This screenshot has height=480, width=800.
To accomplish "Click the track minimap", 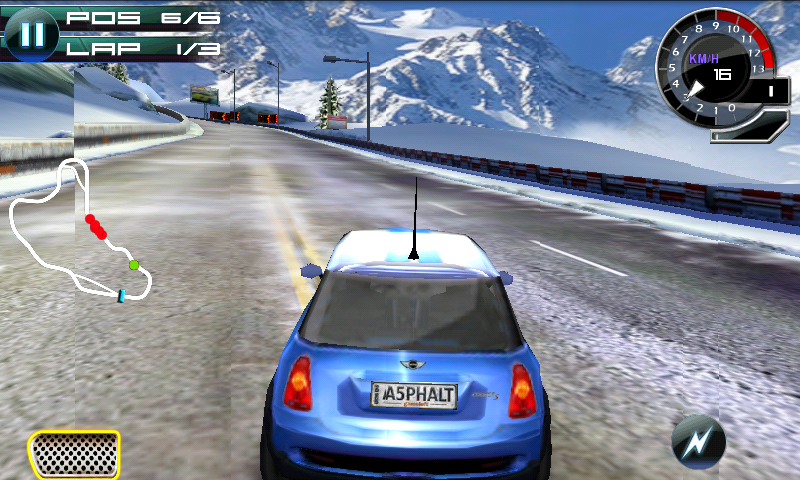I will coord(82,232).
